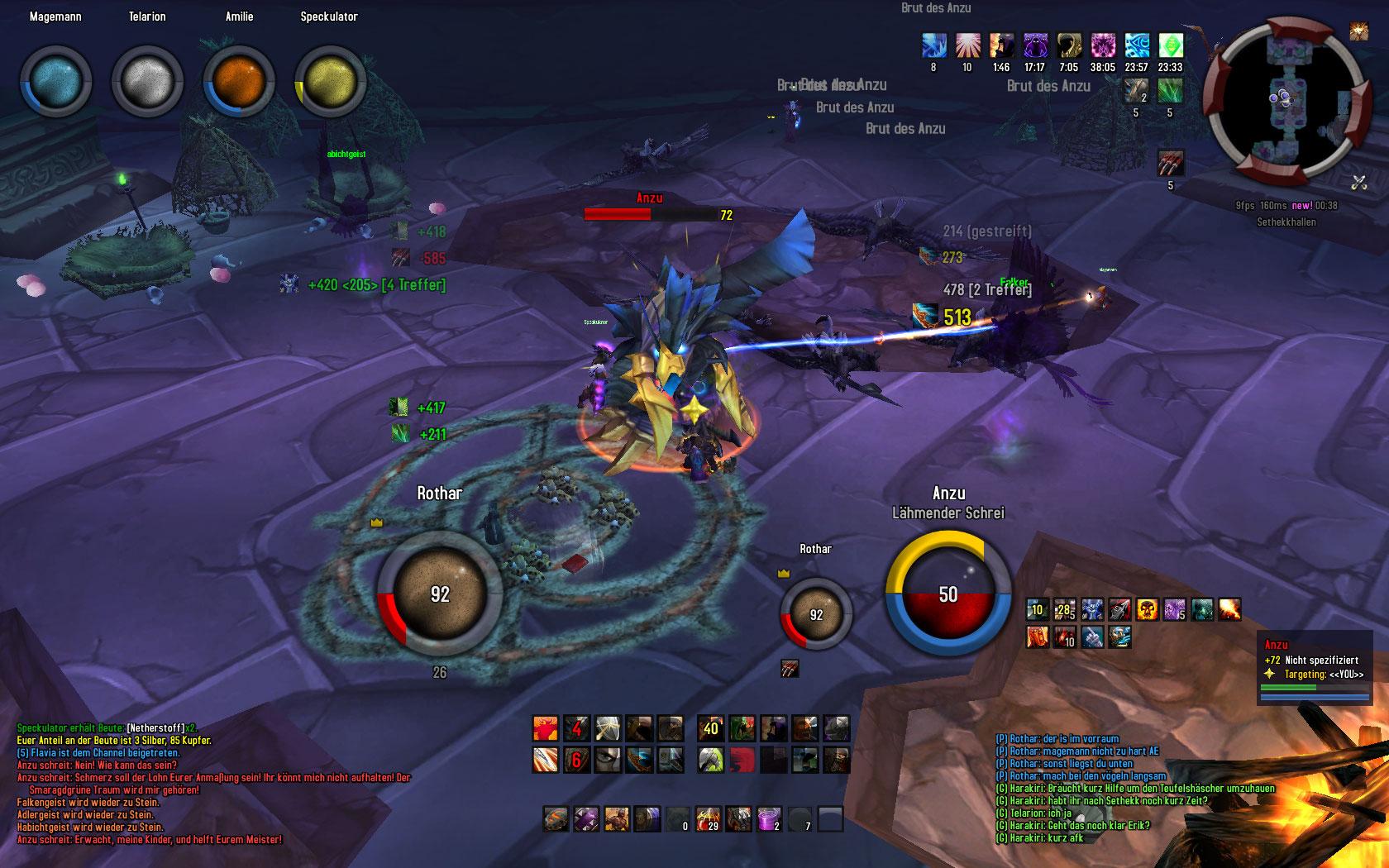Click the green diamond buff icon
Screen dimensions: 1389x868
point(1171,45)
